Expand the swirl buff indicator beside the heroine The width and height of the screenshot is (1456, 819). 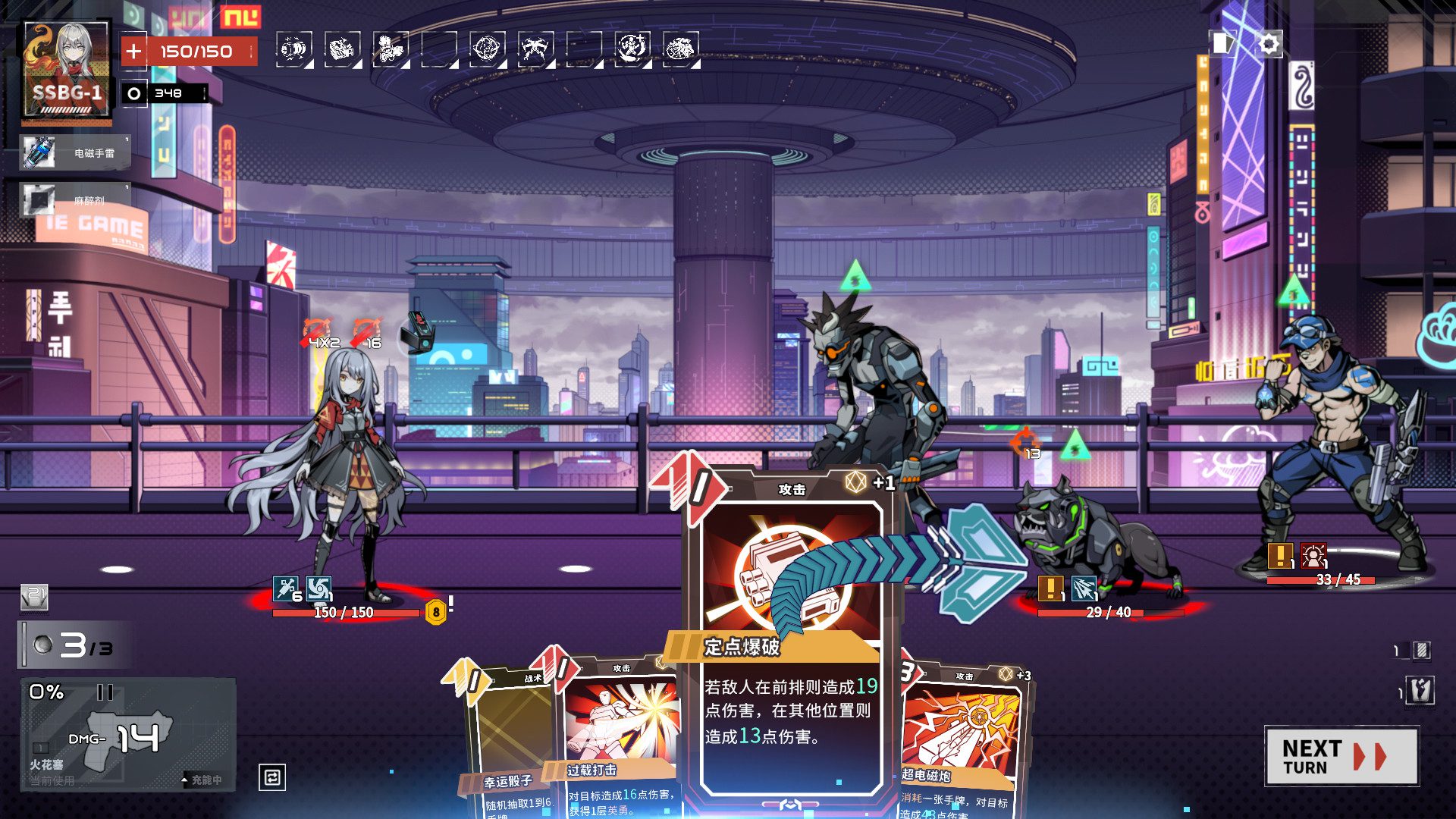(x=318, y=587)
